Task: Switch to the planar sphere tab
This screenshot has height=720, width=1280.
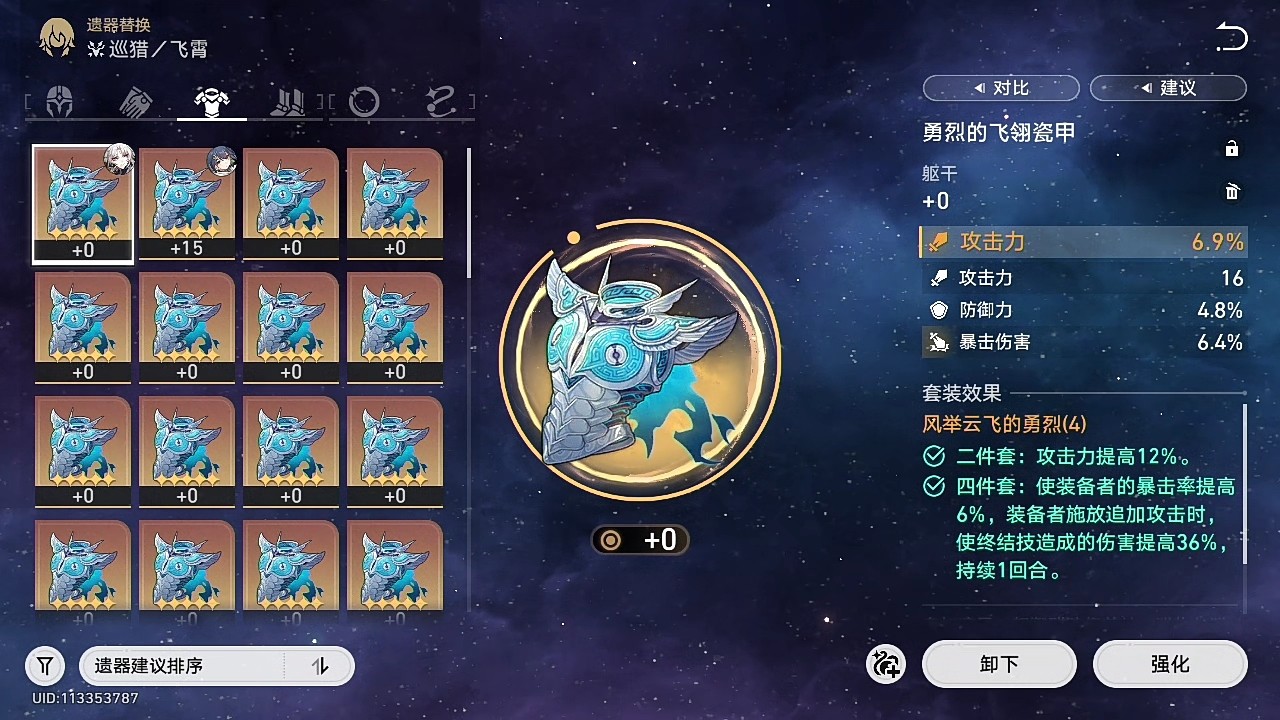Action: 364,101
